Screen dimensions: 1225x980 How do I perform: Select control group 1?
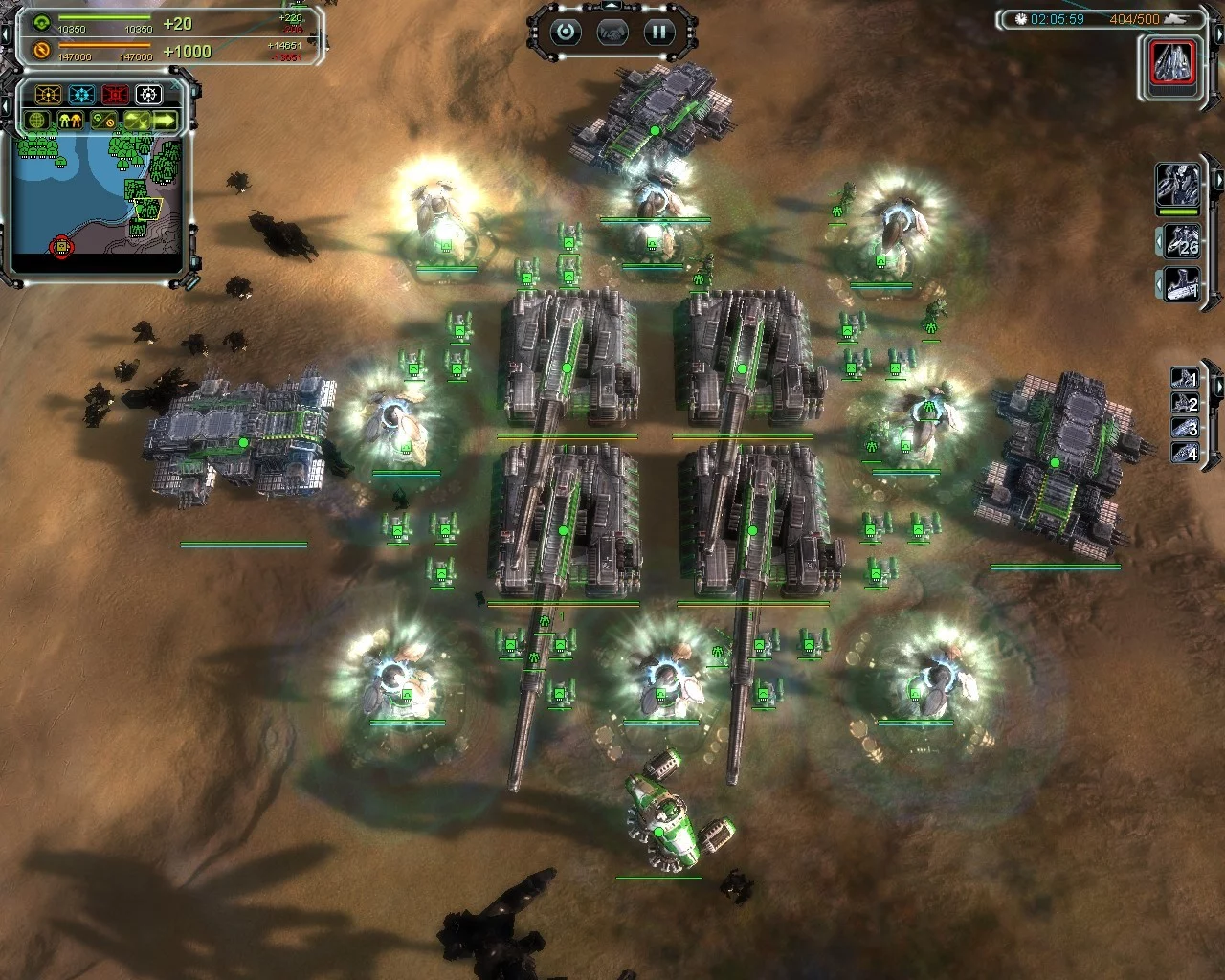click(x=1185, y=378)
